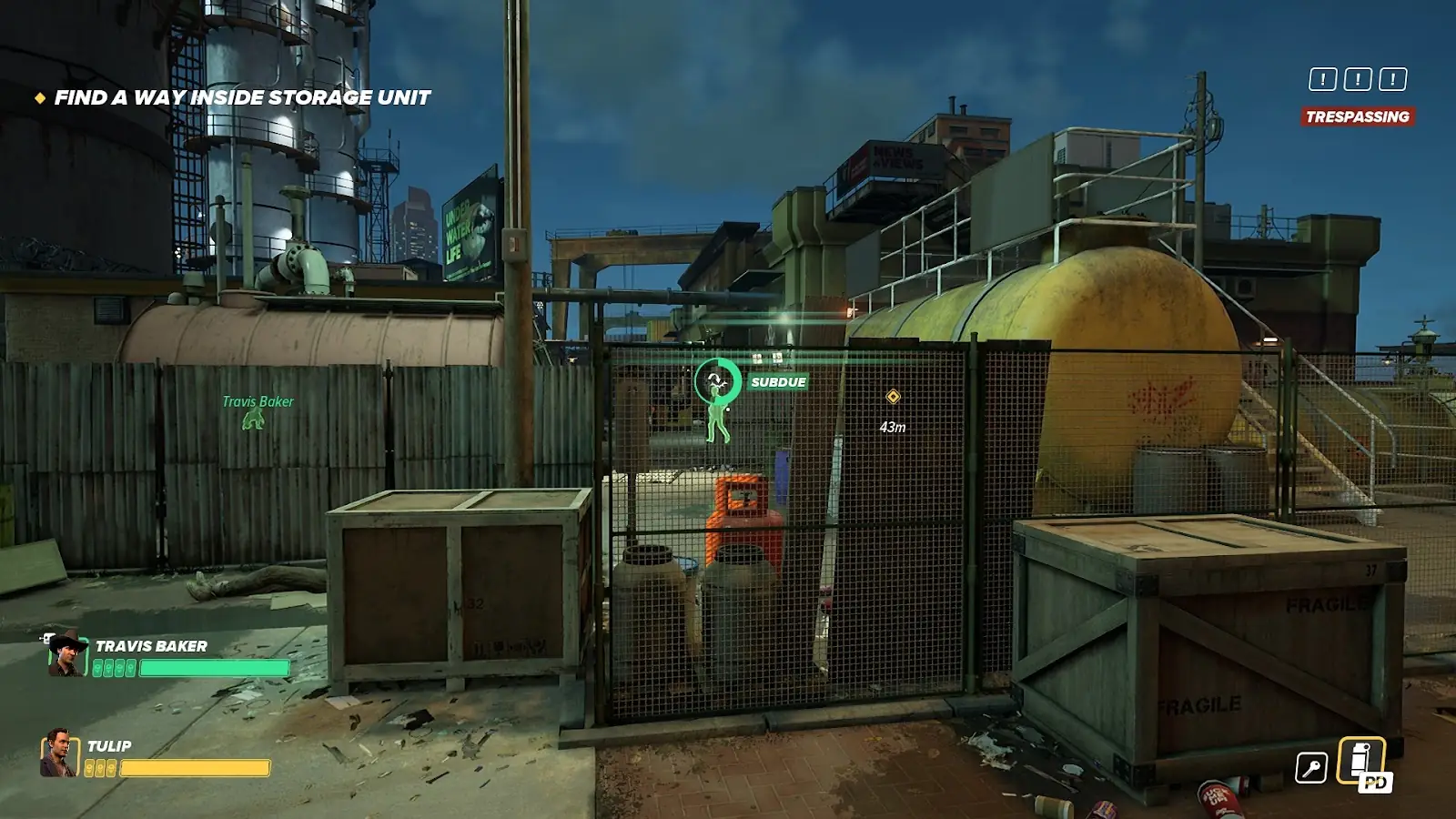This screenshot has width=1456, height=819.
Task: Switch to Tulip's character portrait
Action: [58, 753]
